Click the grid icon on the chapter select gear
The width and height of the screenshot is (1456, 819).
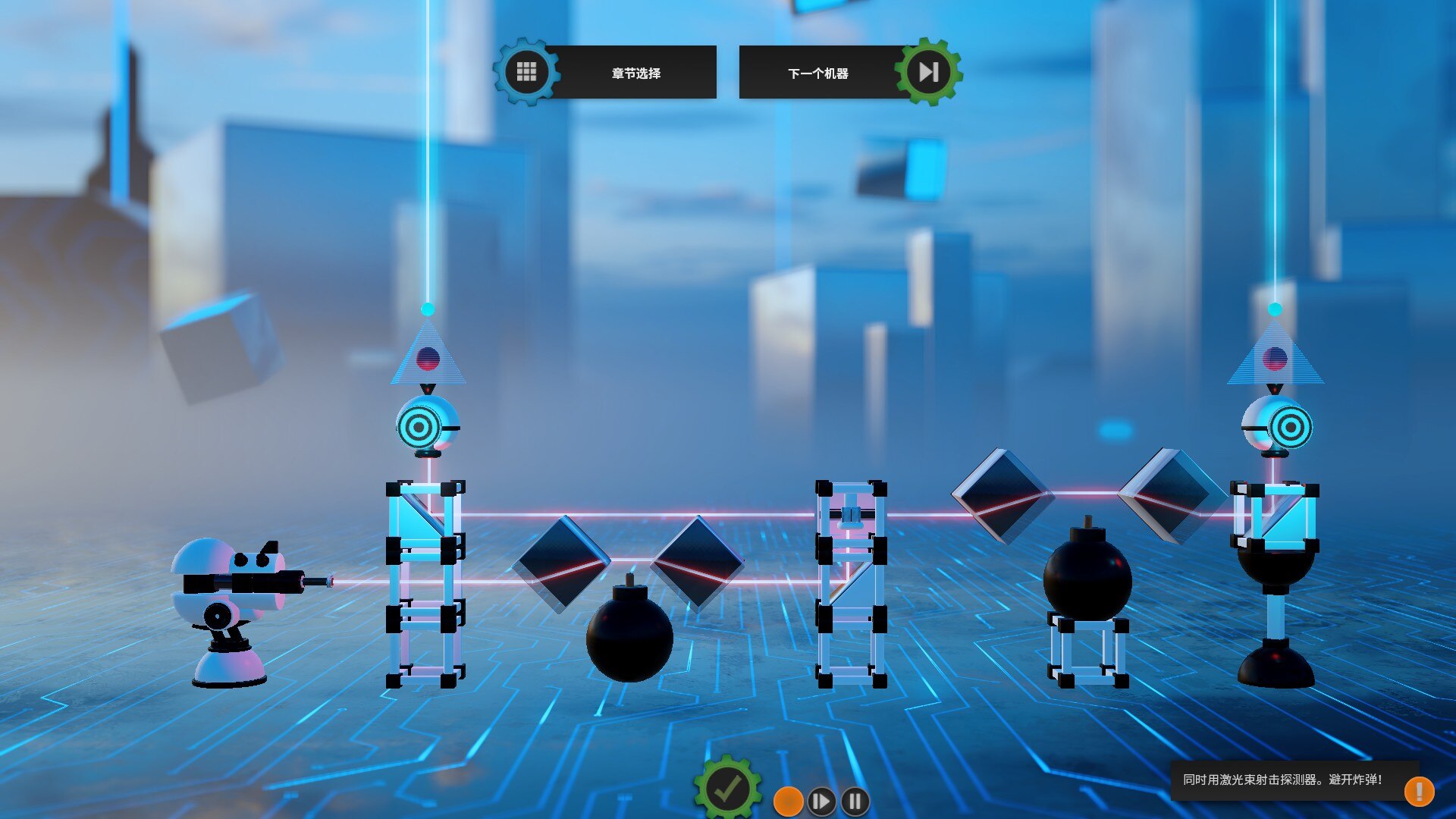(x=526, y=71)
